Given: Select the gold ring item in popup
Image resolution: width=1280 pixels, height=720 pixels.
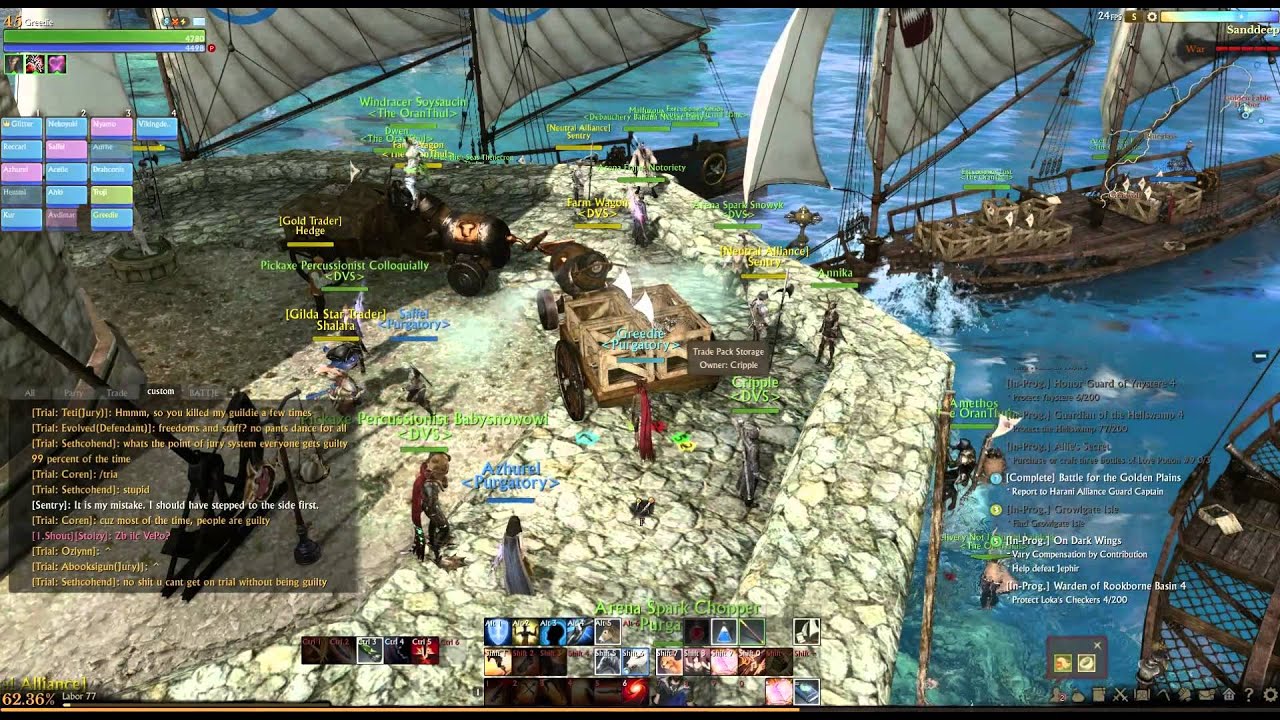Looking at the screenshot, I should pyautogui.click(x=1086, y=662).
